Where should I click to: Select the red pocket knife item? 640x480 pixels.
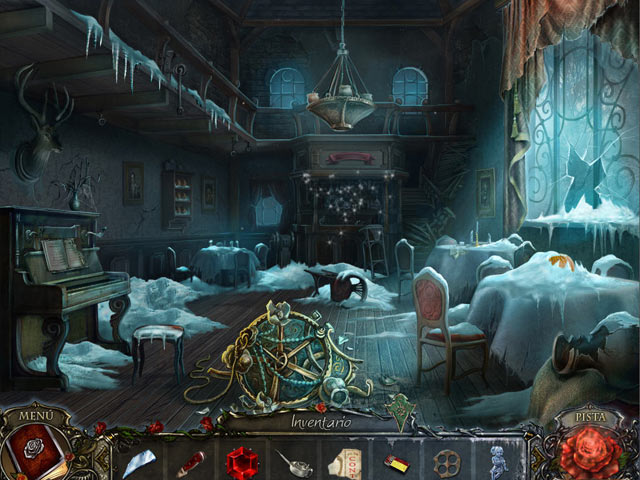tap(188, 462)
